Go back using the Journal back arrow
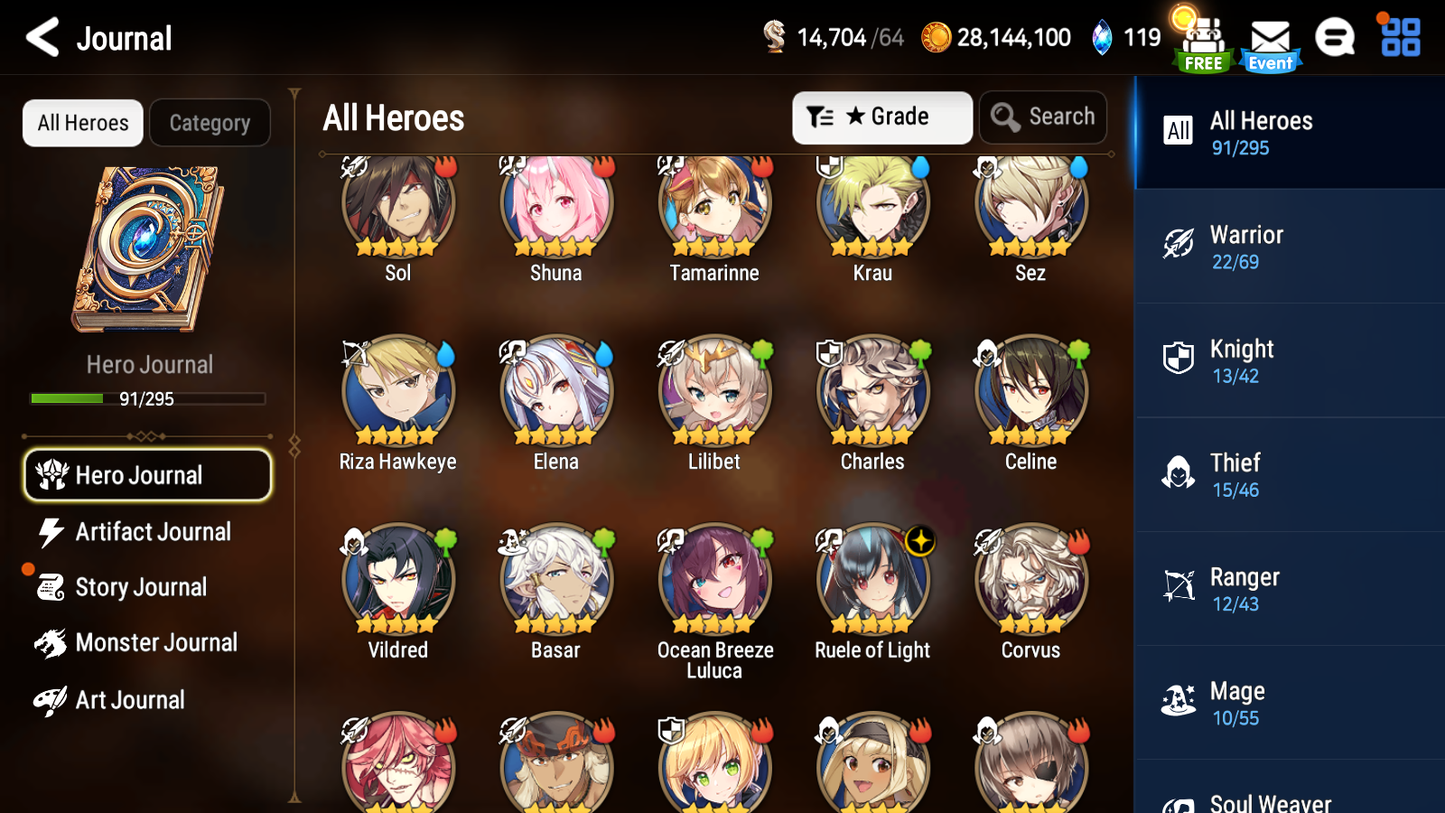1445x813 pixels. (x=40, y=37)
